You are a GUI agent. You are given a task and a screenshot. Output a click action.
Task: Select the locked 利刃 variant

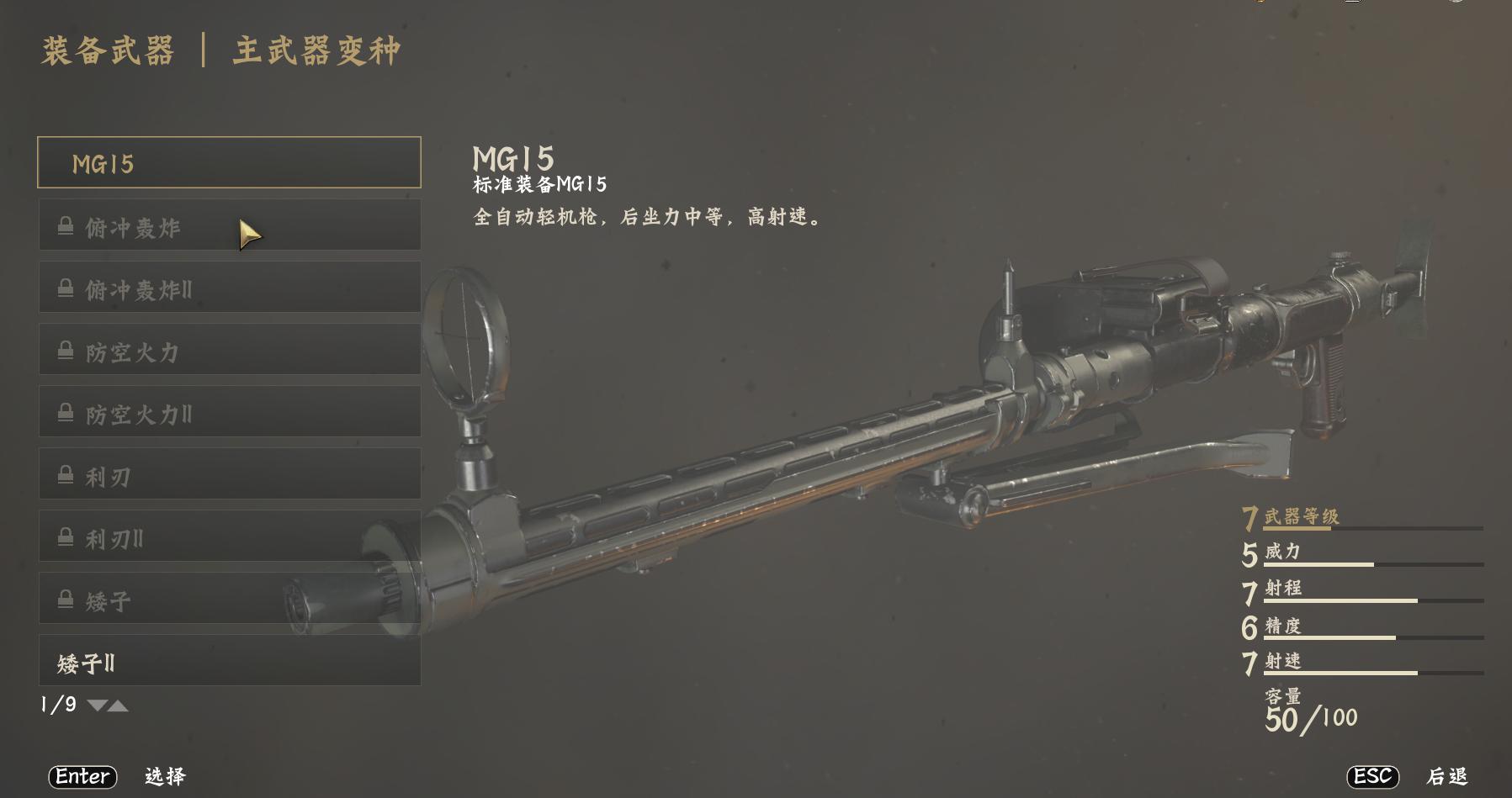click(229, 474)
